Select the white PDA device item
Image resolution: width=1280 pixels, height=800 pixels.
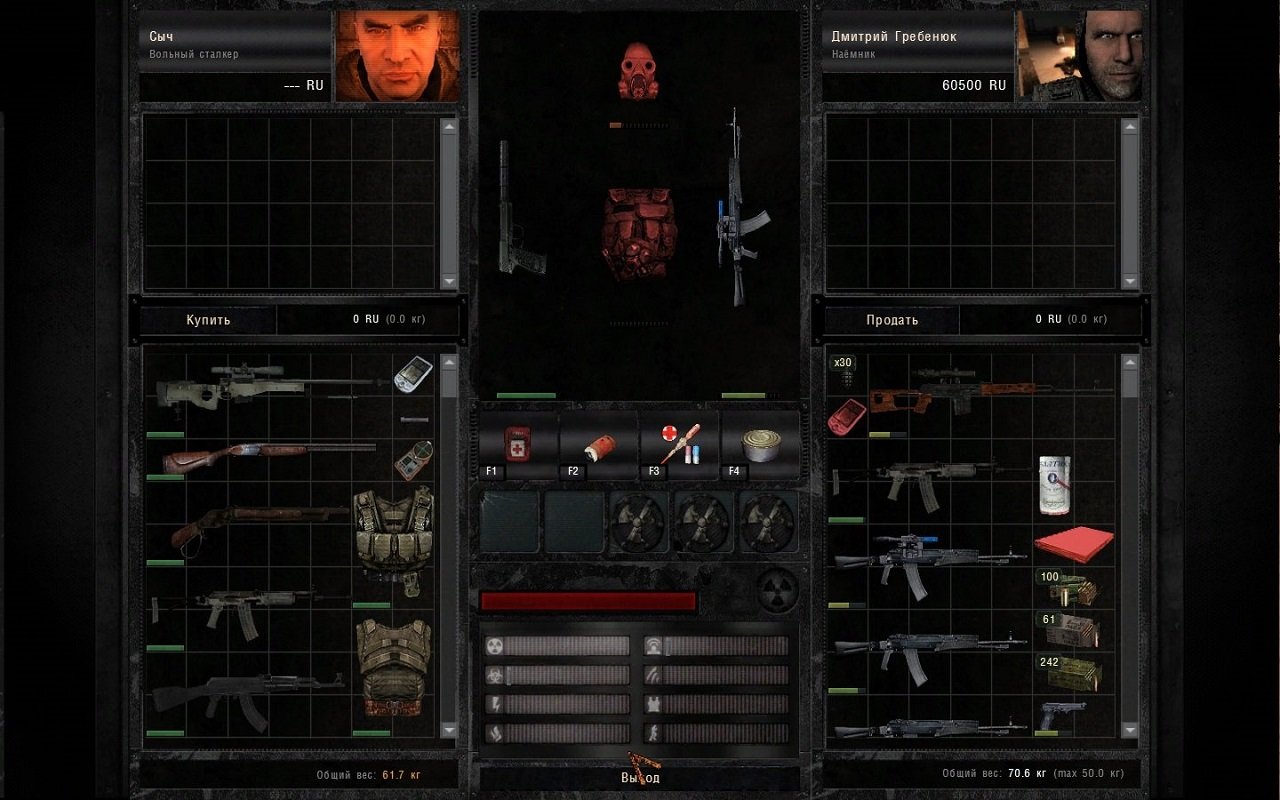pos(412,374)
